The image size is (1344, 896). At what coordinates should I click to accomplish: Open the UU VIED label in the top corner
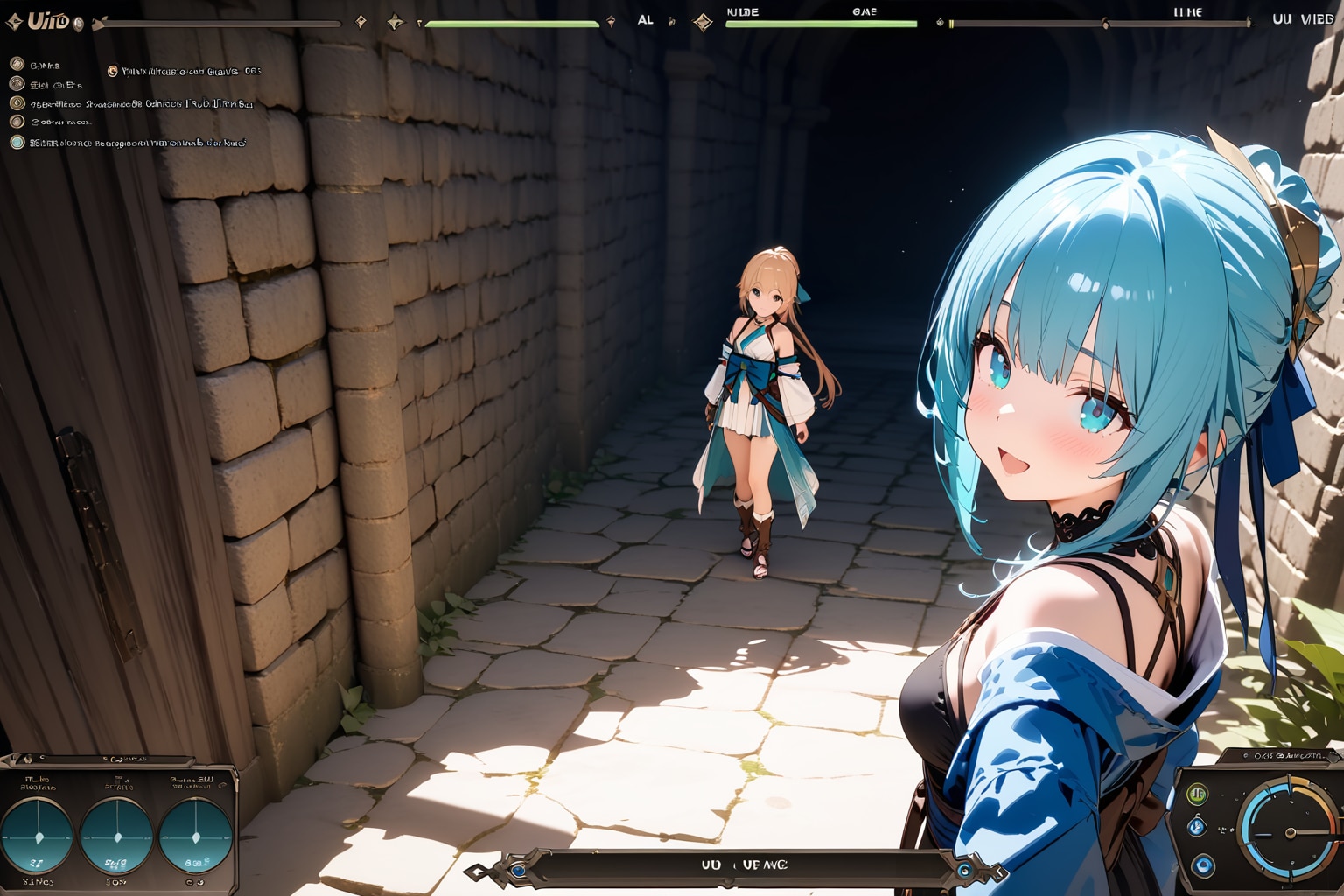pos(1302,19)
